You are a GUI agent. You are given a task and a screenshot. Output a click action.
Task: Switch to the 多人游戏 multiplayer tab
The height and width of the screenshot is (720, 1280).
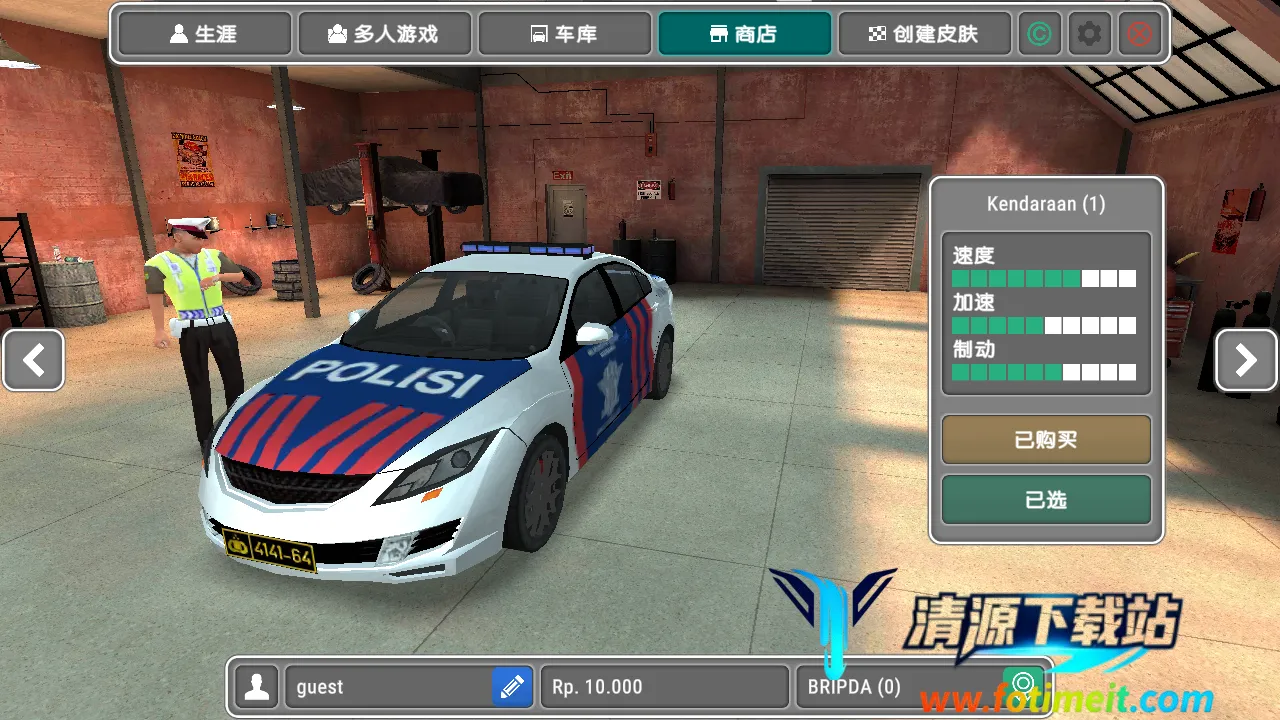pos(384,34)
